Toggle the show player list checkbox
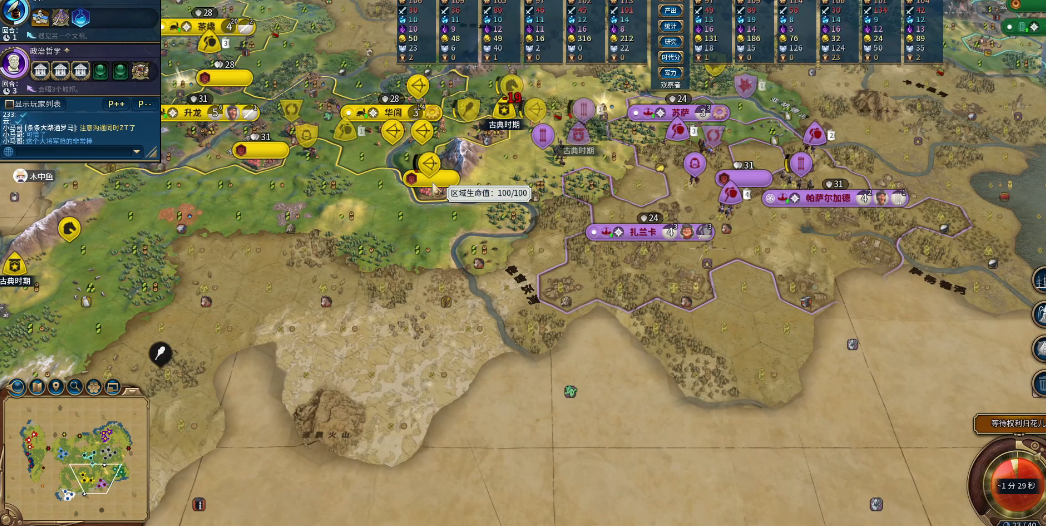This screenshot has height=526, width=1046. tap(9, 103)
